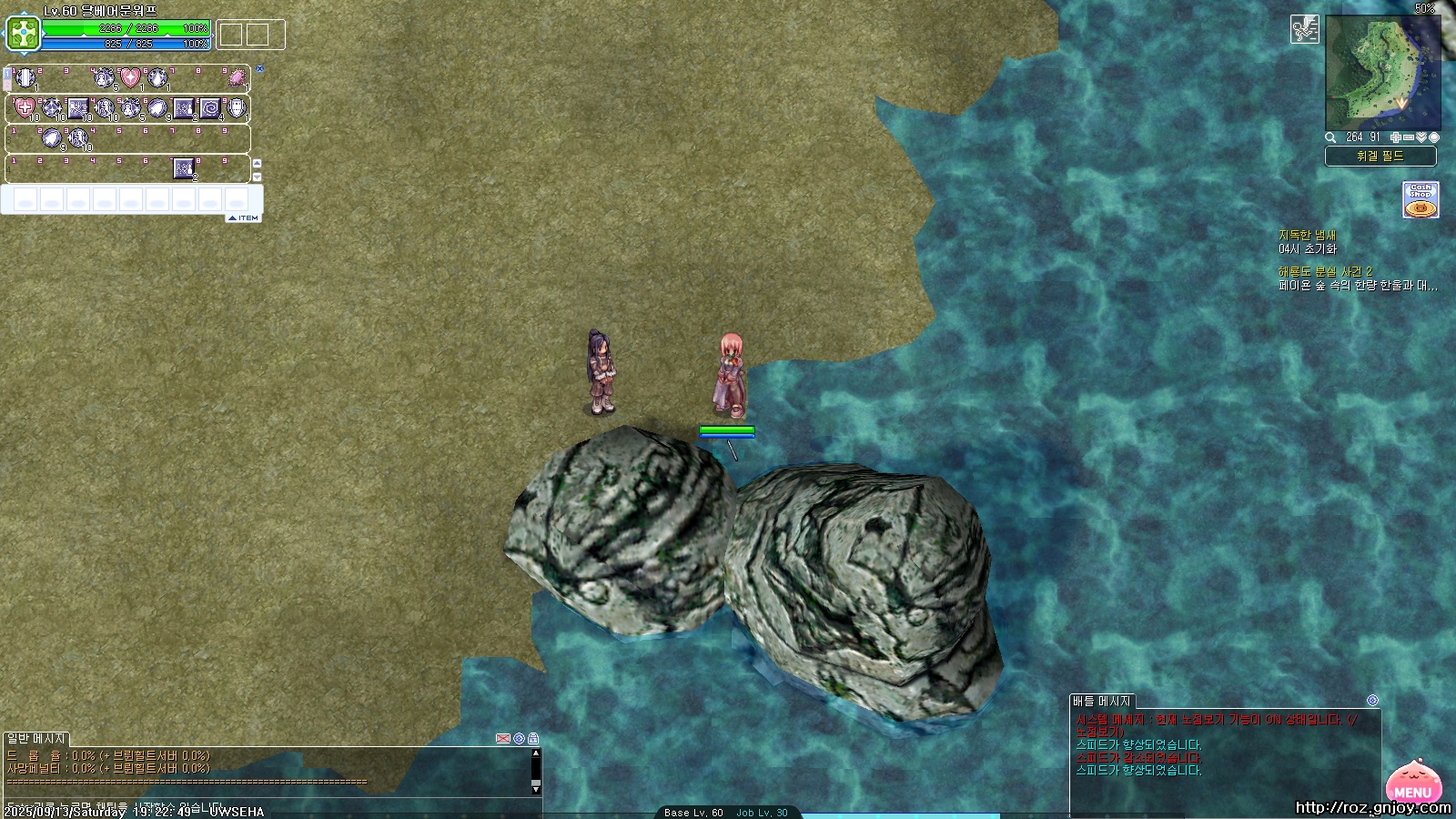Select the 배틀 메시지 battle message tab
Image resolution: width=1456 pixels, height=819 pixels.
click(x=1101, y=702)
